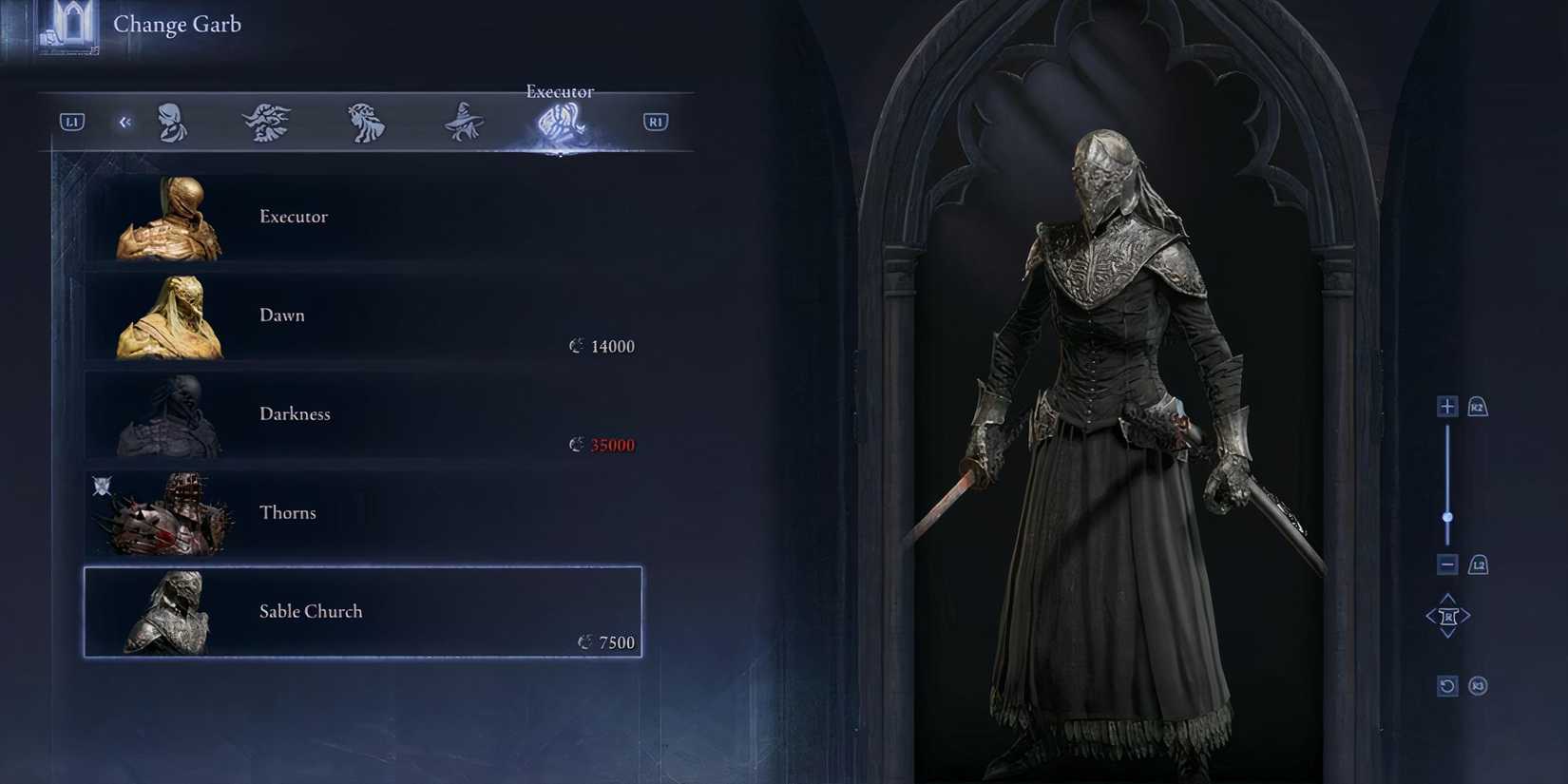Open the wide-brimmed hat category icon
This screenshot has width=1568, height=784.
tap(463, 121)
